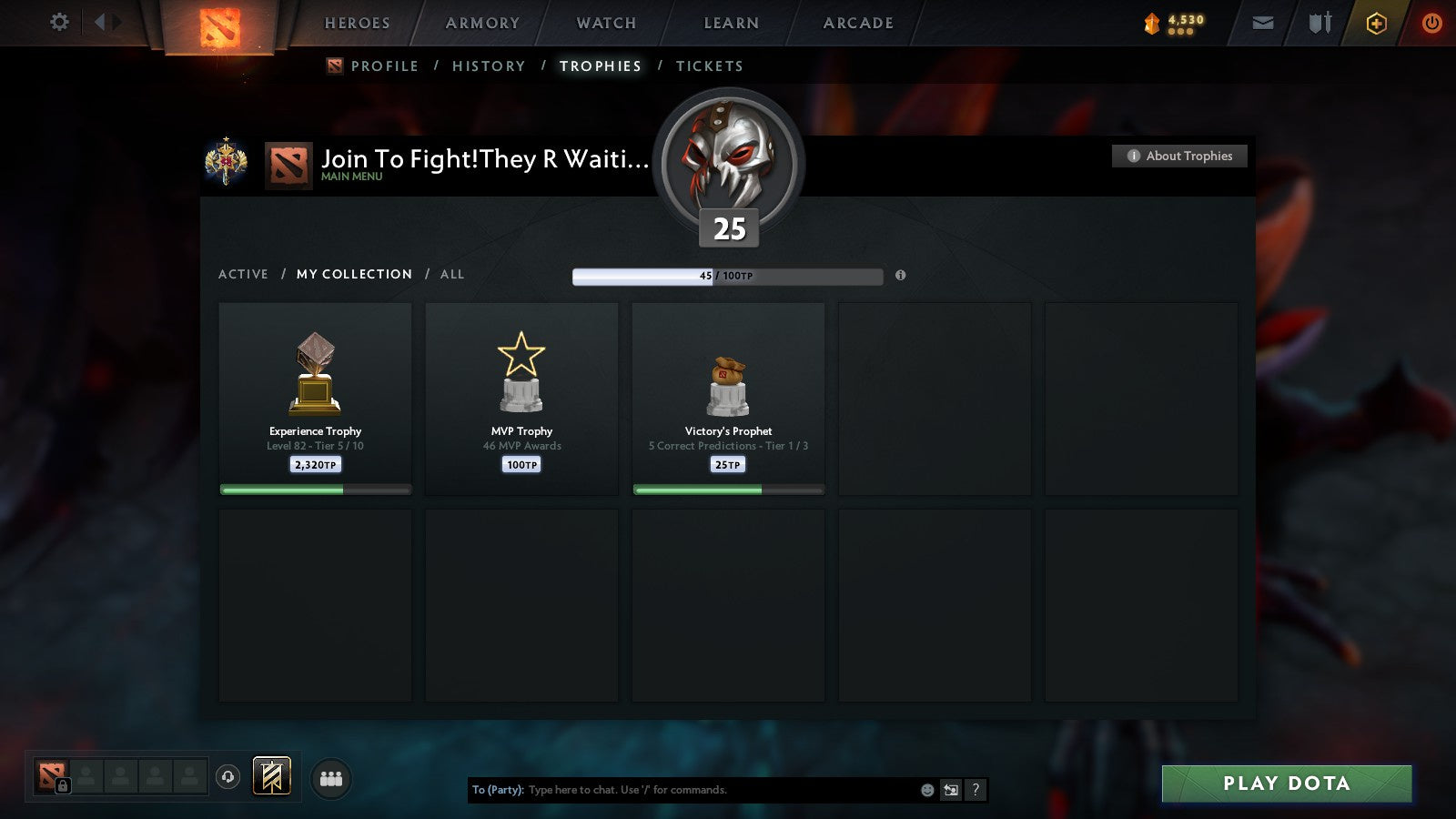The image size is (1456, 819).
Task: Open the TICKETS tab
Action: (709, 66)
